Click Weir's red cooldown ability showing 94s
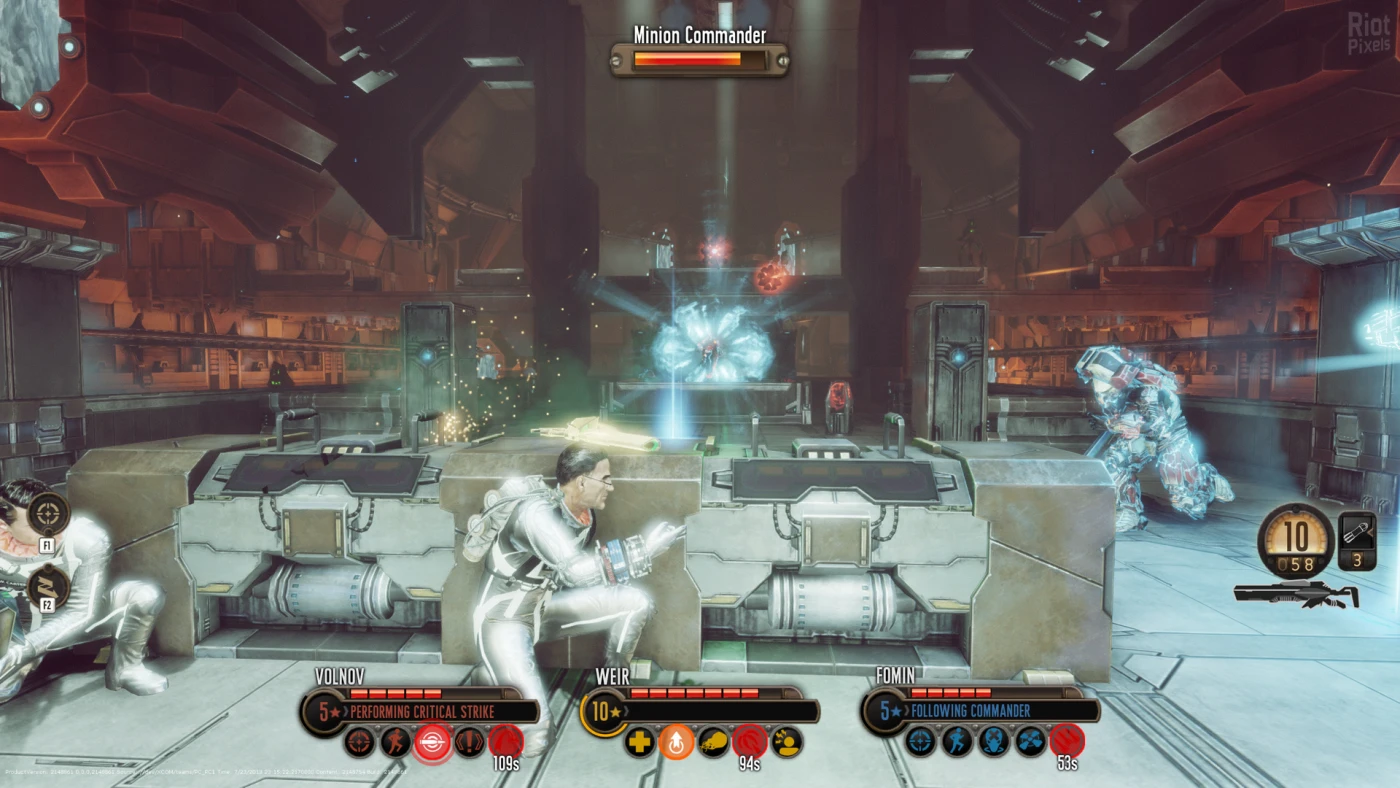1400x788 pixels. (749, 742)
